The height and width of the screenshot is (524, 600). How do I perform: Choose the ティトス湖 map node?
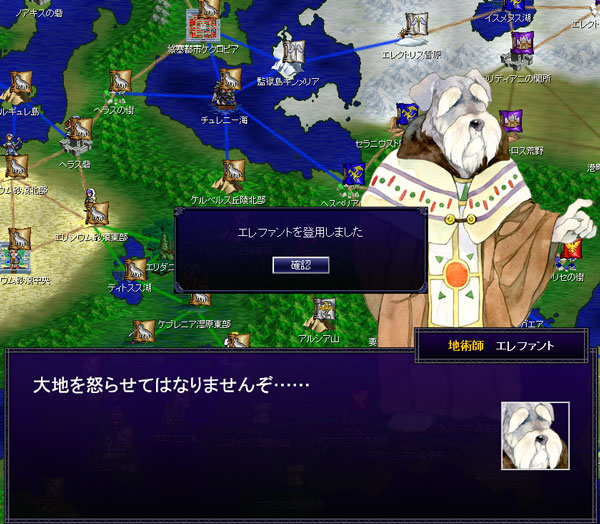coord(133,270)
